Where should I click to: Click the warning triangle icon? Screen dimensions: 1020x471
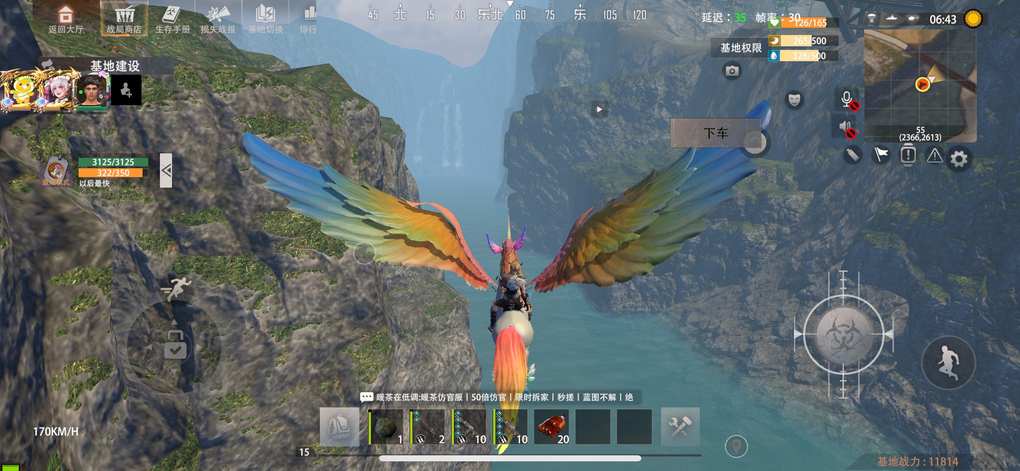pyautogui.click(x=934, y=155)
